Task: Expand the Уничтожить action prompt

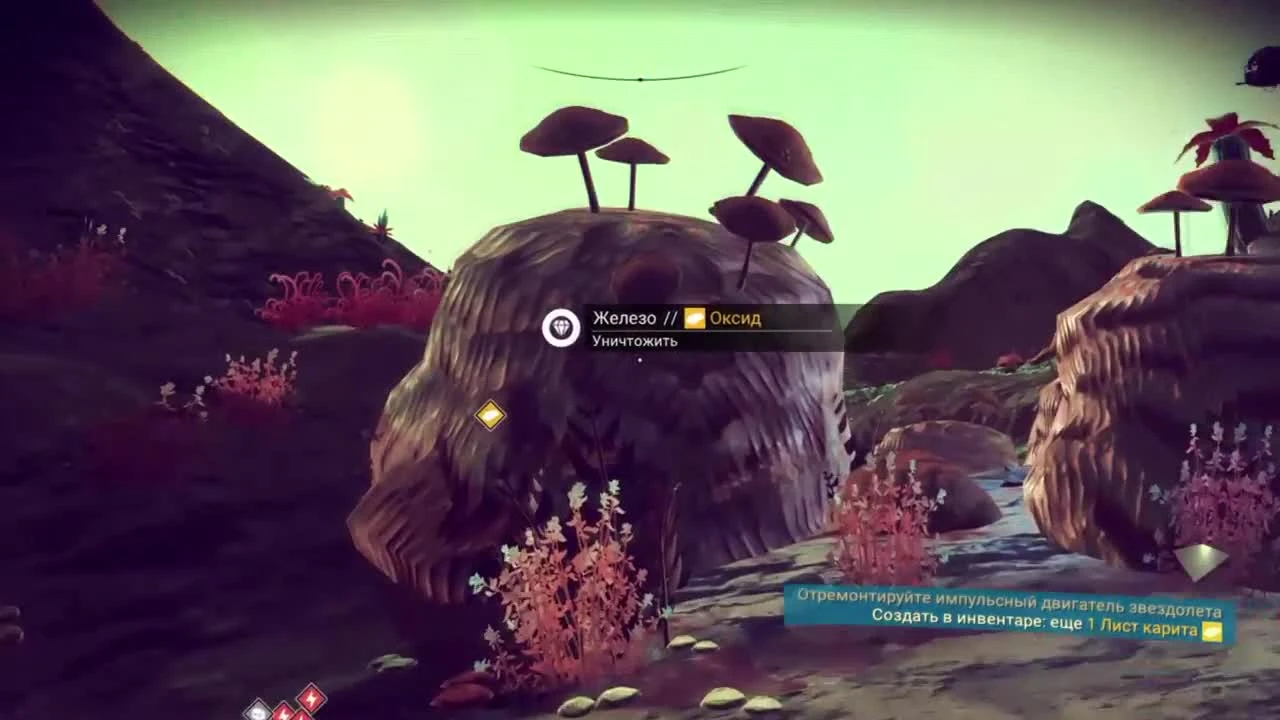Action: [633, 341]
